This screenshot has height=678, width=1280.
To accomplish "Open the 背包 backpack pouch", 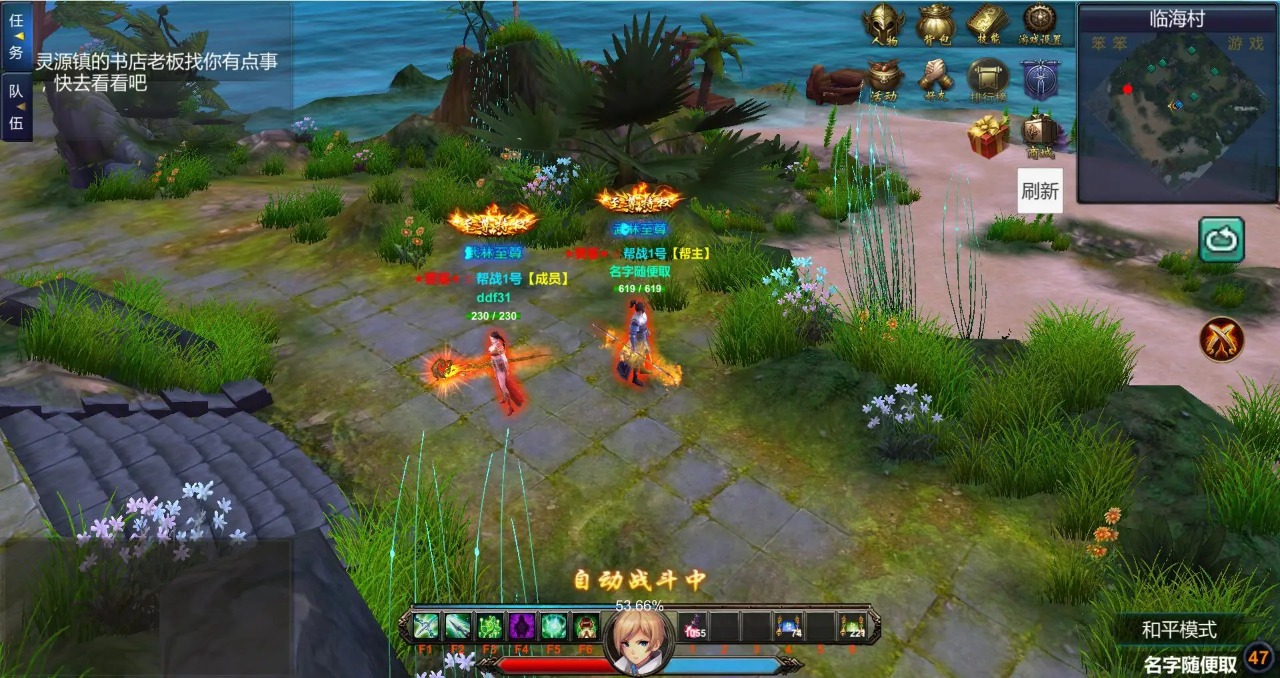I will click(x=936, y=24).
